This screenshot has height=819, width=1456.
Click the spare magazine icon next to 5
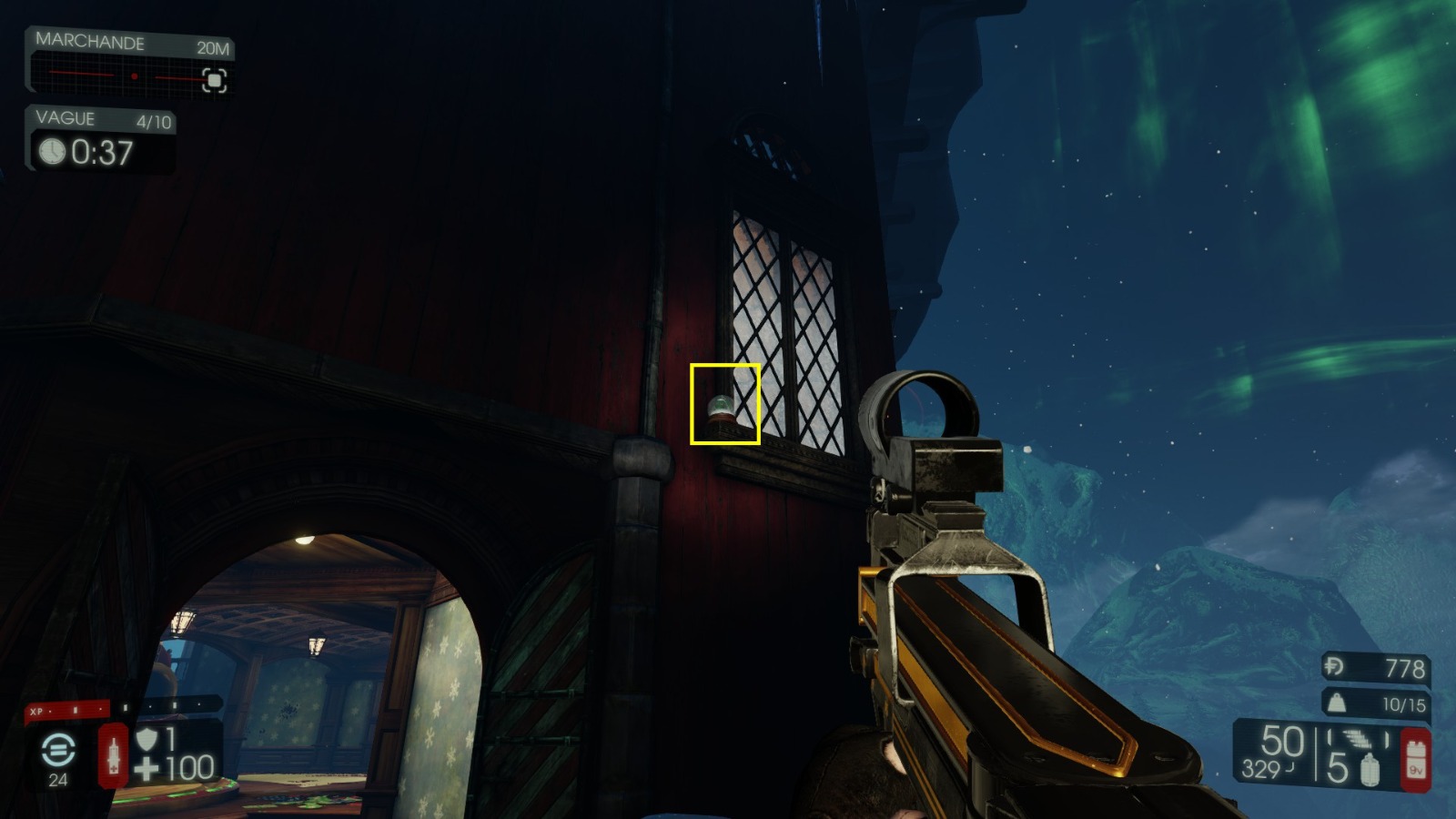click(1370, 769)
